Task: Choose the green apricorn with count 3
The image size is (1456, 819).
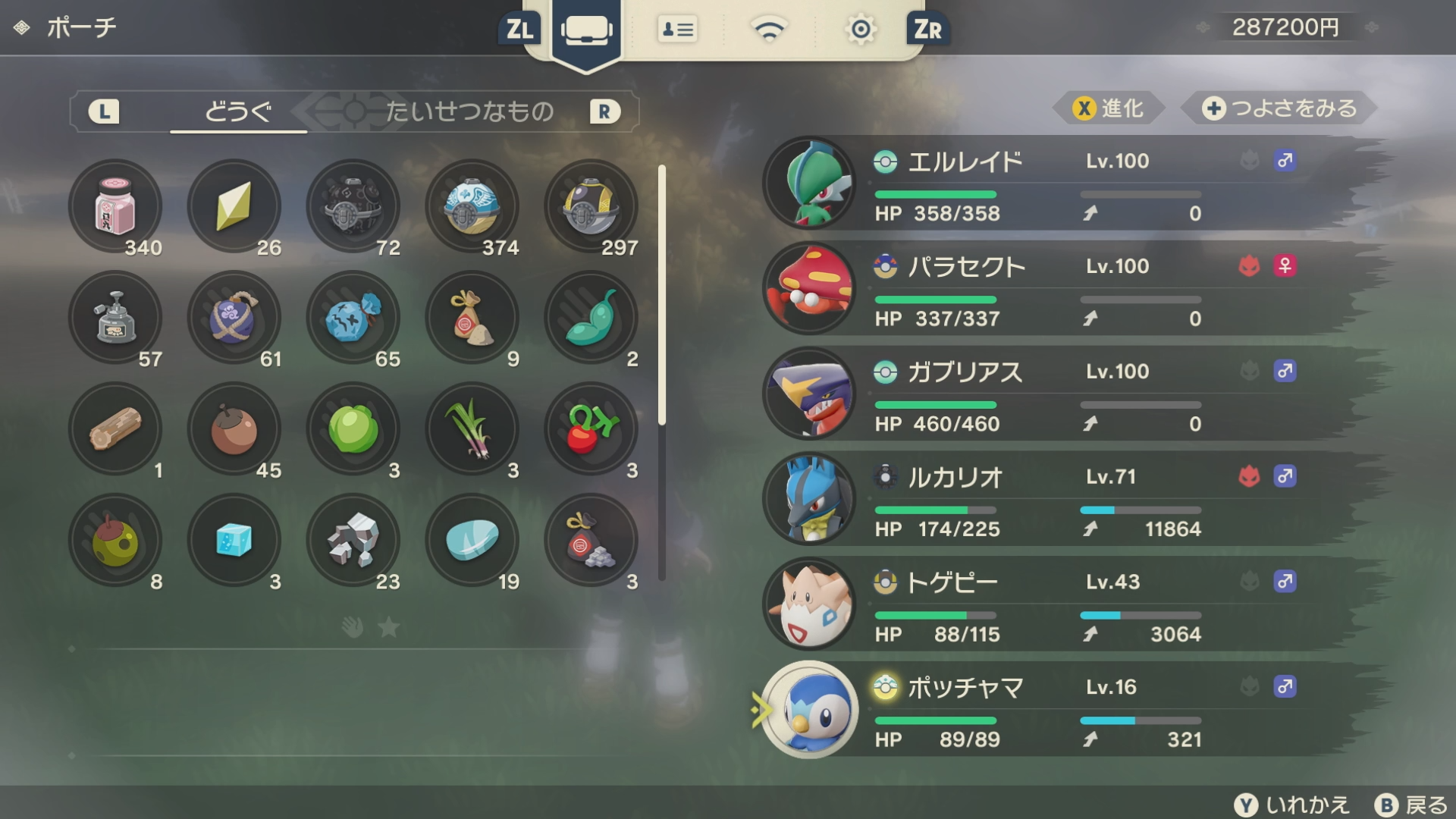Action: click(x=353, y=429)
